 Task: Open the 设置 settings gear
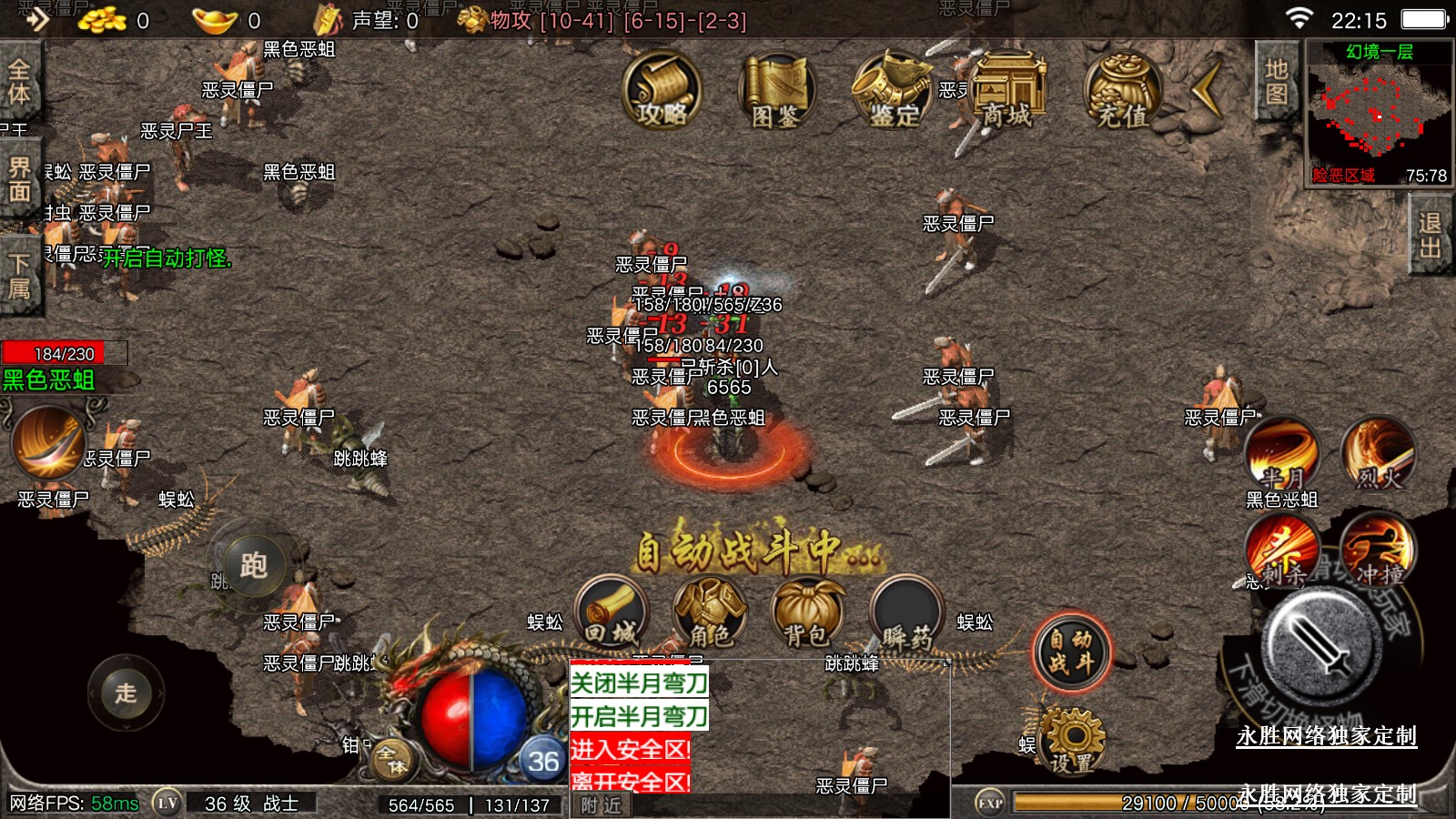[x=1072, y=742]
